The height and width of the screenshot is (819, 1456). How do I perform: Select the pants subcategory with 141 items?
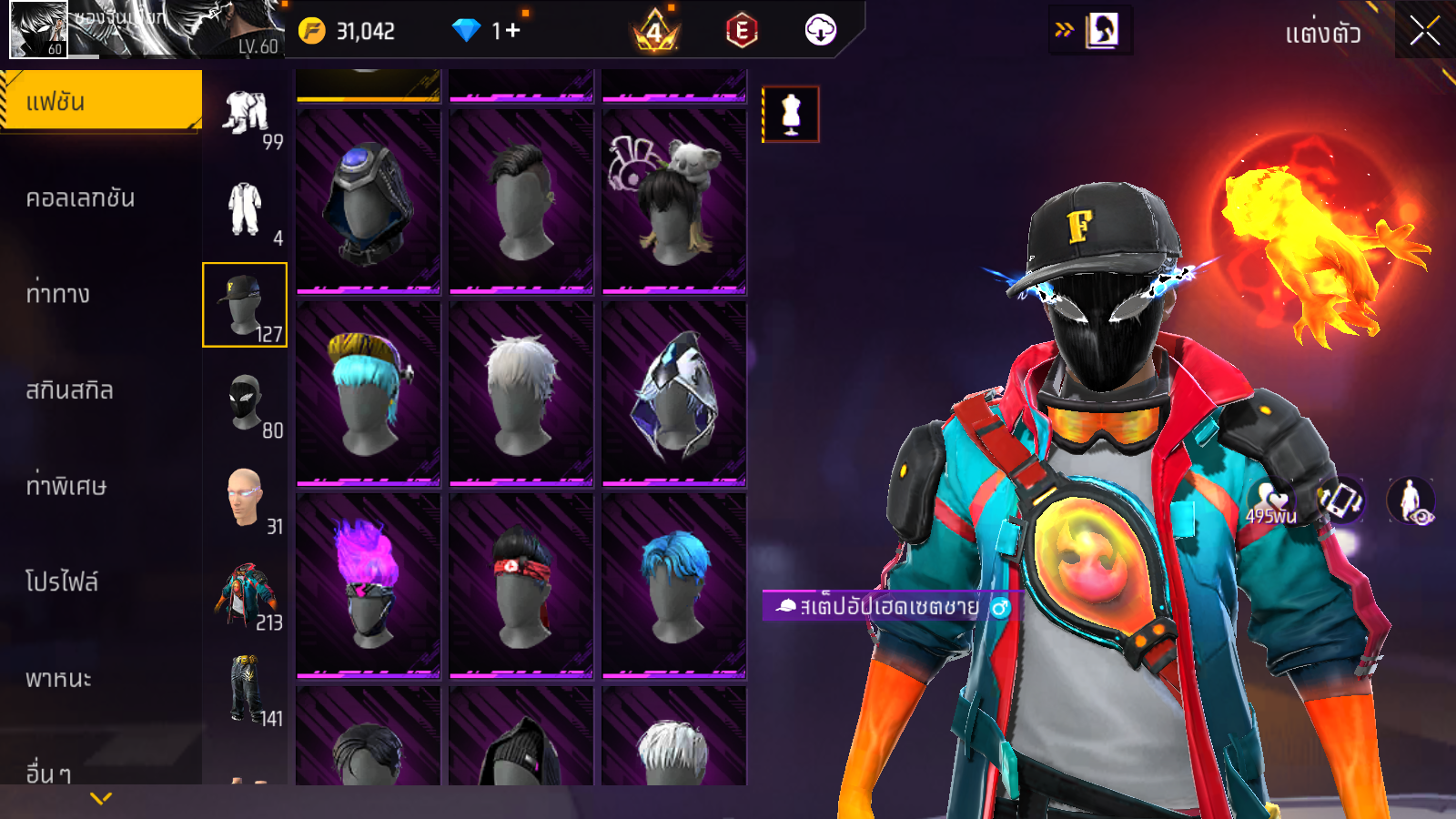coord(246,690)
